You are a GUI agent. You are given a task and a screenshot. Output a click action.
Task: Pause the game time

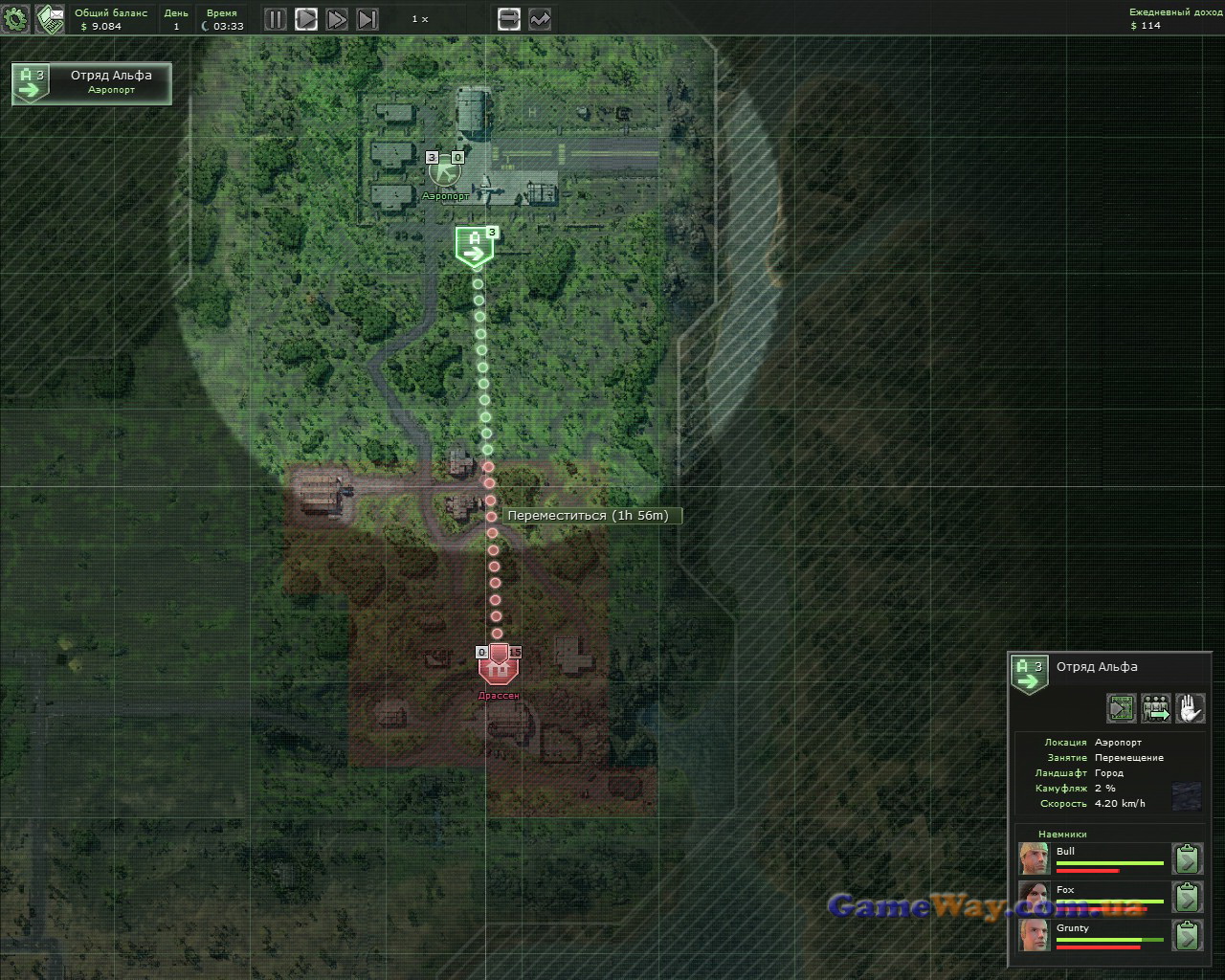(x=275, y=19)
